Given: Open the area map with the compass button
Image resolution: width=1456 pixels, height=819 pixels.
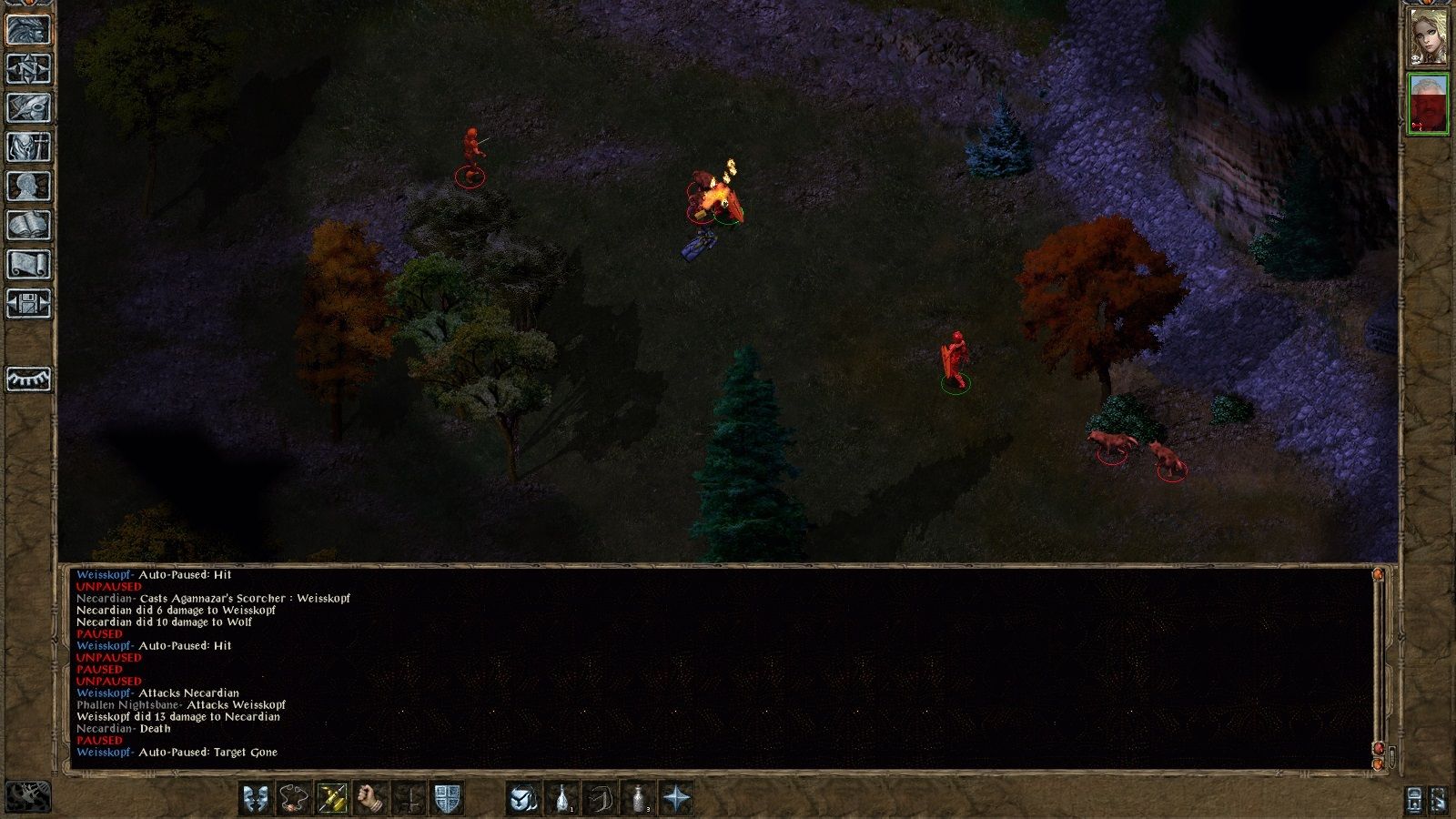Looking at the screenshot, I should [x=28, y=68].
